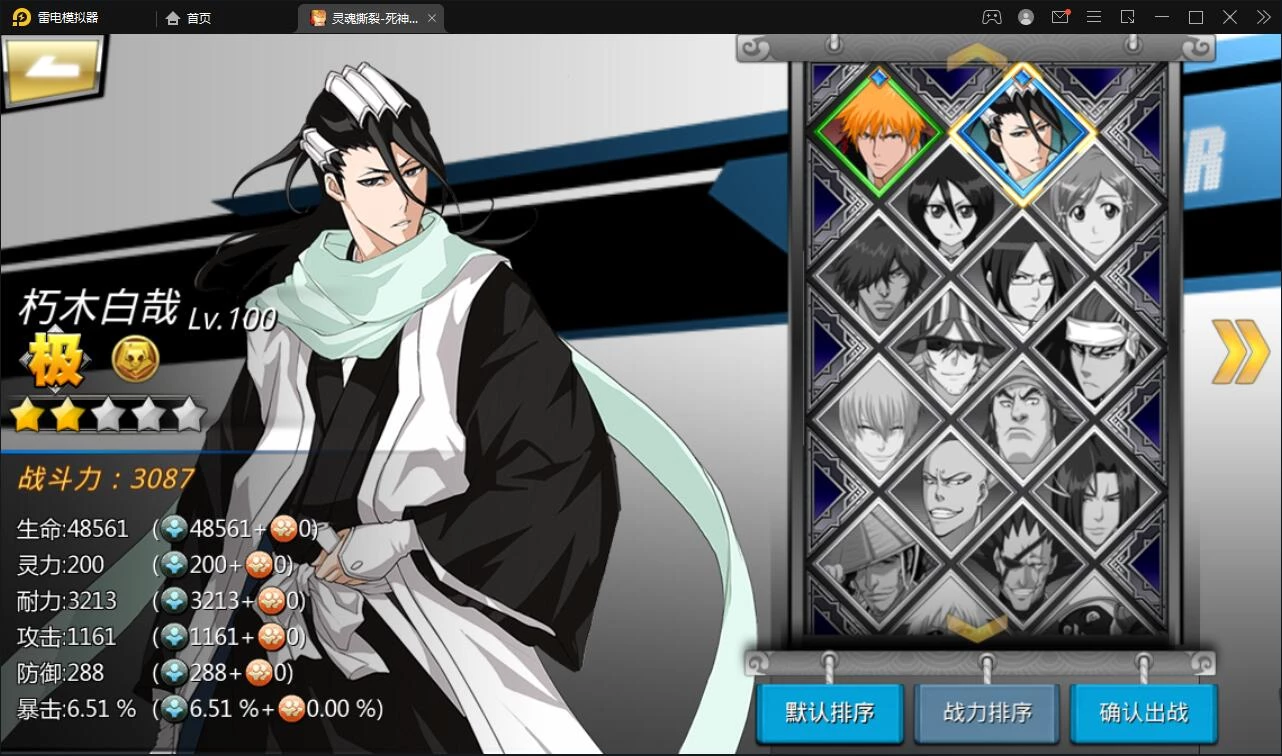
Task: Close the emulator window
Action: coord(1260,17)
